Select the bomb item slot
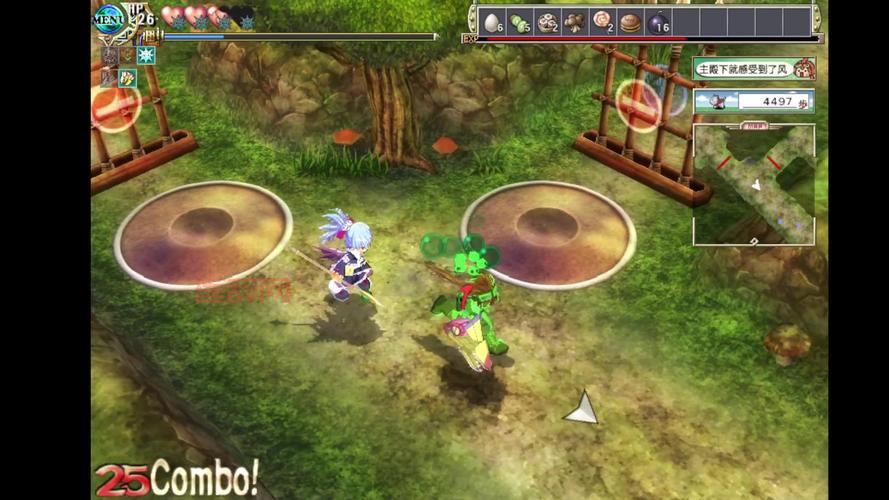Image resolution: width=889 pixels, height=500 pixels. 658,23
